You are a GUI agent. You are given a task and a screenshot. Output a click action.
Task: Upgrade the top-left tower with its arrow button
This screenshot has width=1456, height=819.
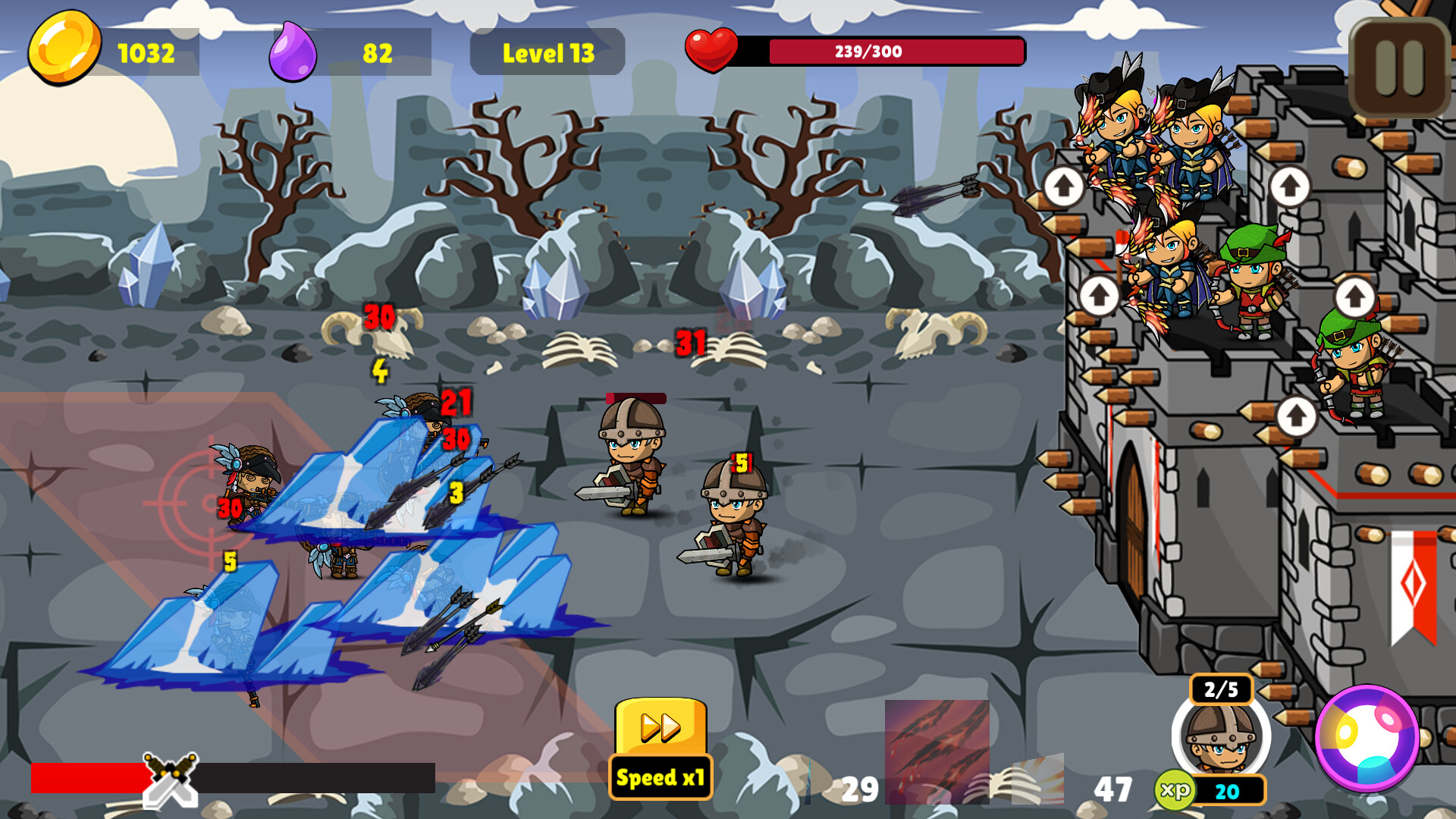coord(1065,186)
